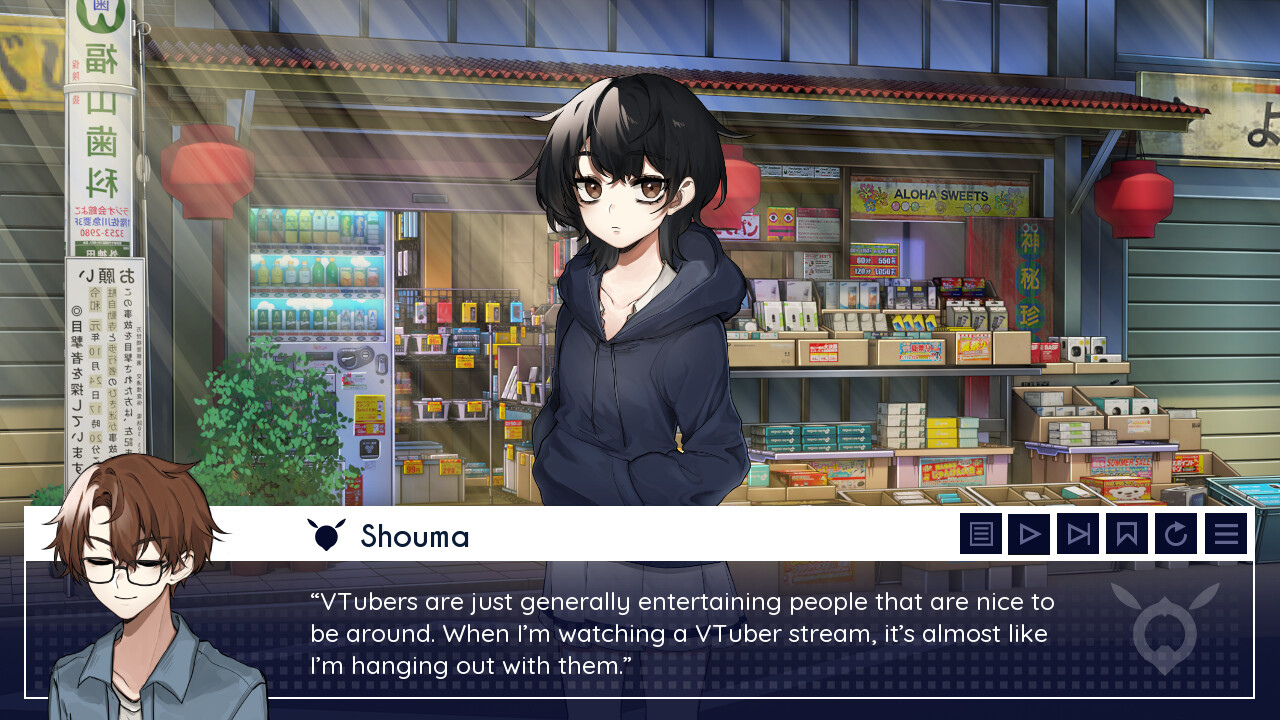Skip ahead with the fast-forward button
The image size is (1280, 720).
(x=1078, y=534)
